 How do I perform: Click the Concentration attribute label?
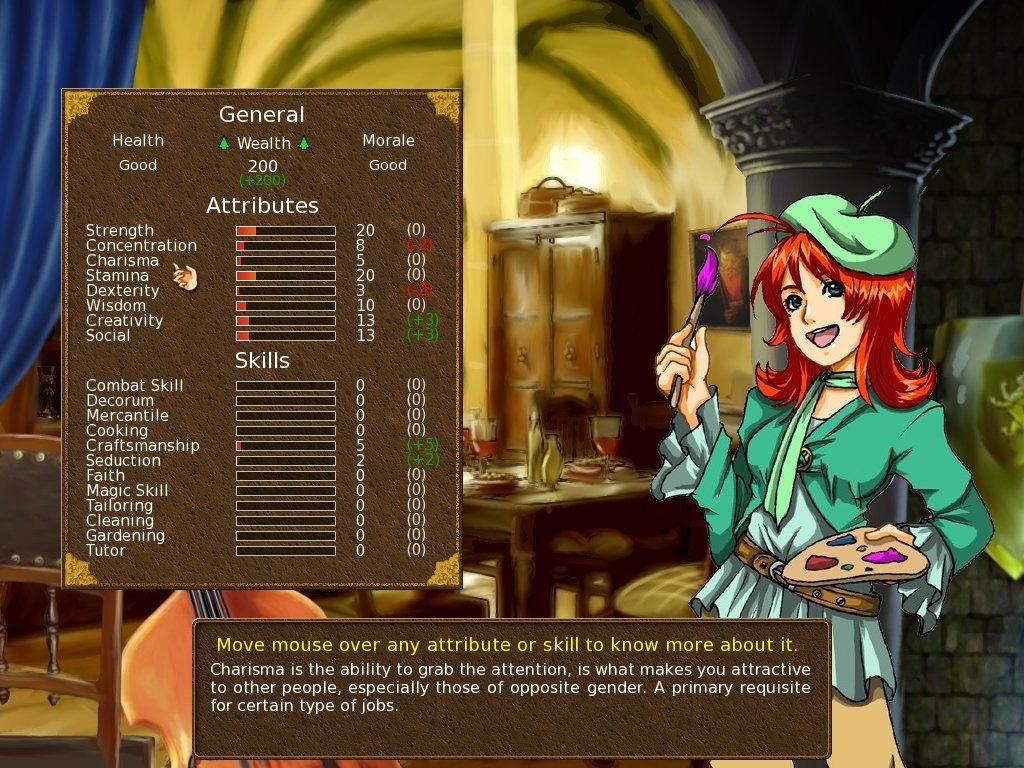[x=141, y=246]
